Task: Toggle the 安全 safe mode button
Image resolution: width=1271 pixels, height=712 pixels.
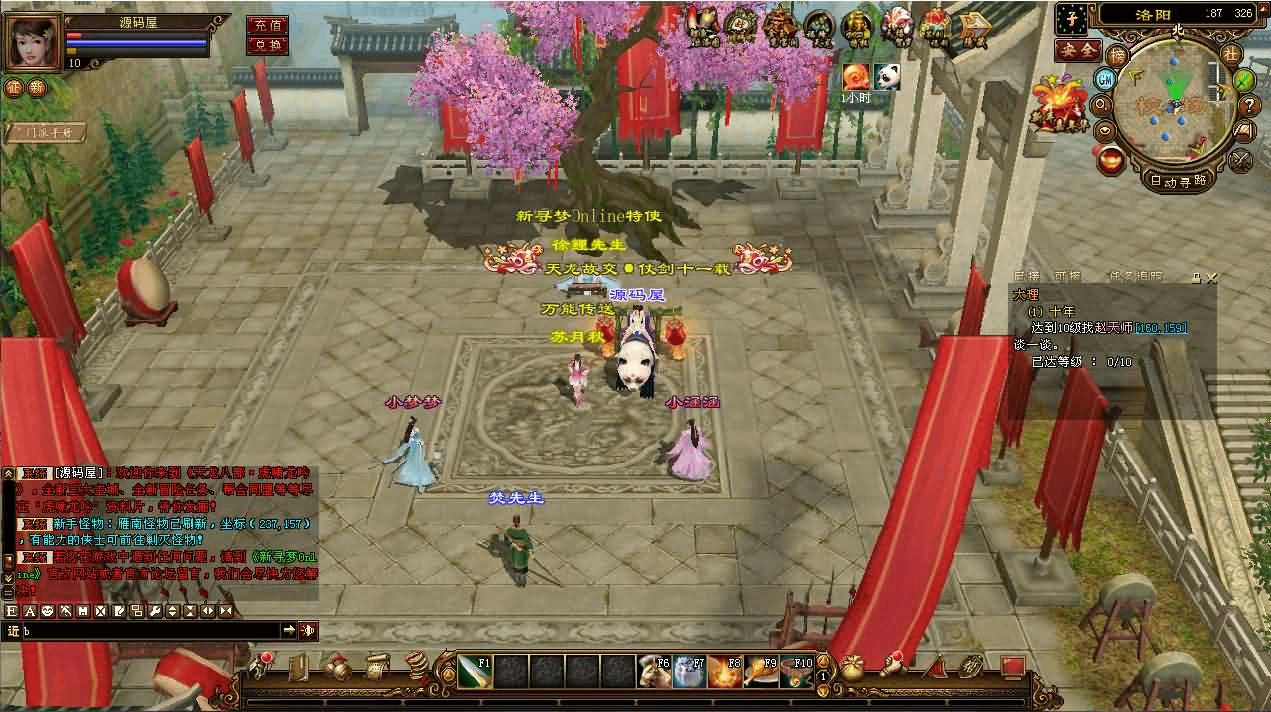Action: pos(1078,49)
